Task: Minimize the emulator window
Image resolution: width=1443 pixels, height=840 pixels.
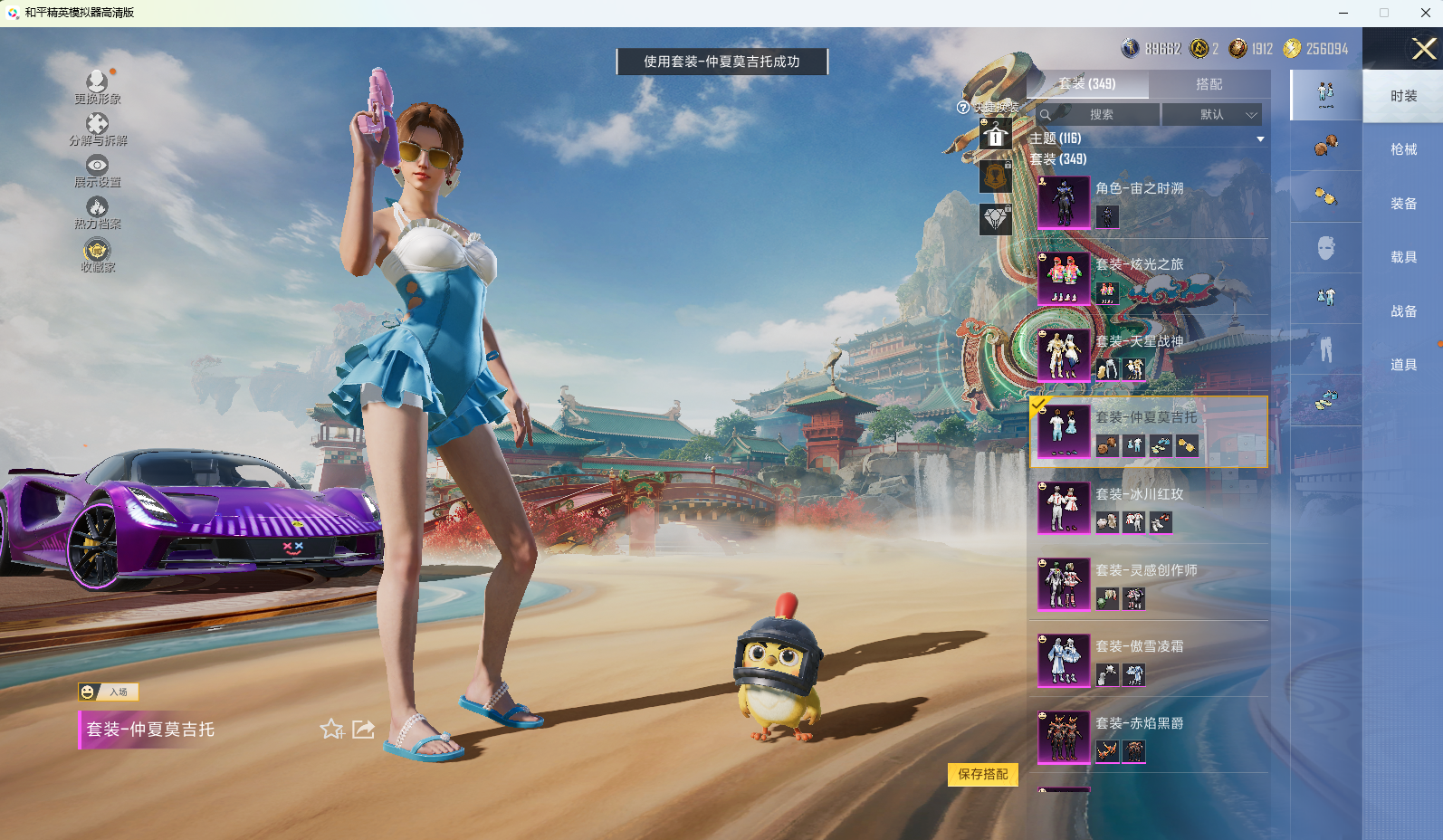Action: pos(1343,13)
